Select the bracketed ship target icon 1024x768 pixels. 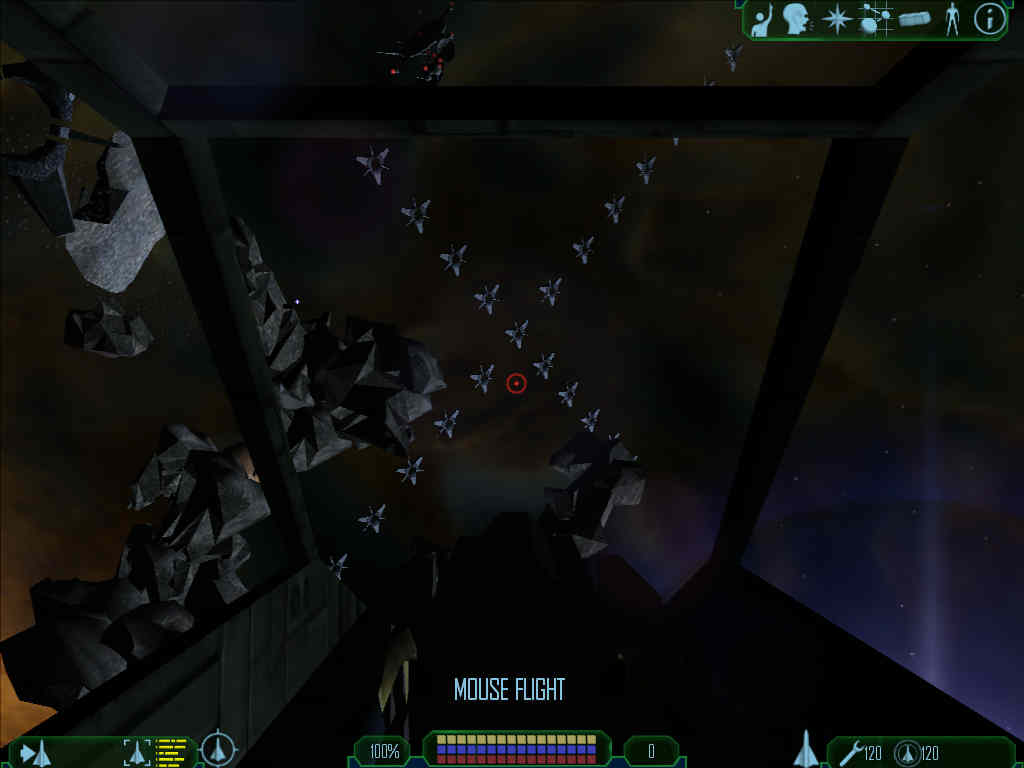click(136, 752)
